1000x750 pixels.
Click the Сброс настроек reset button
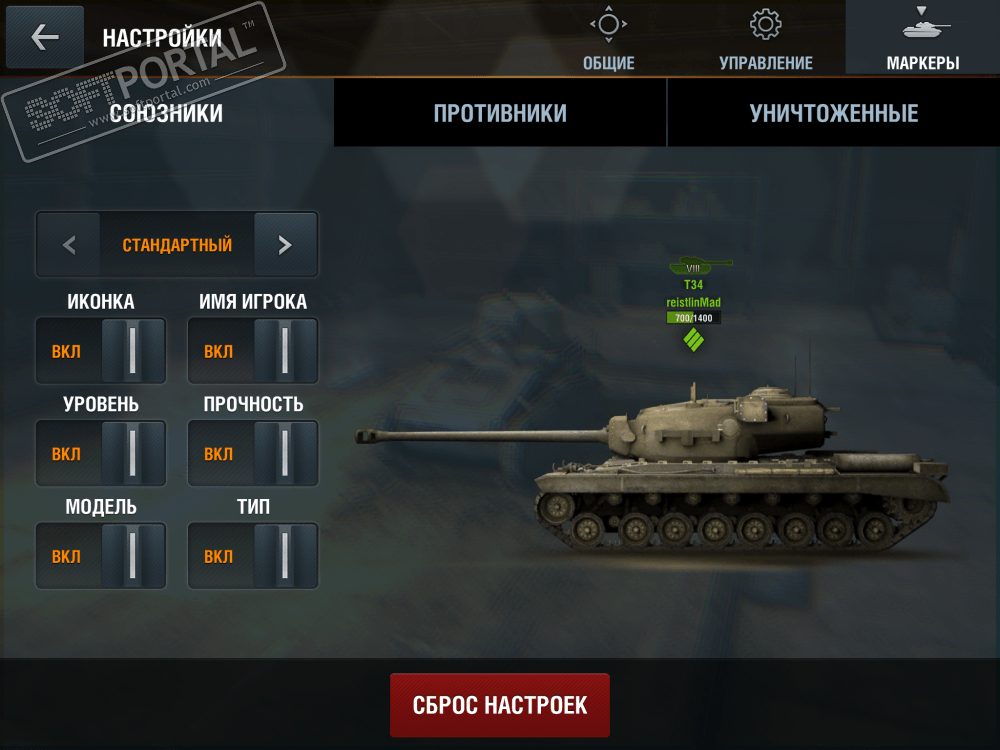(x=499, y=705)
